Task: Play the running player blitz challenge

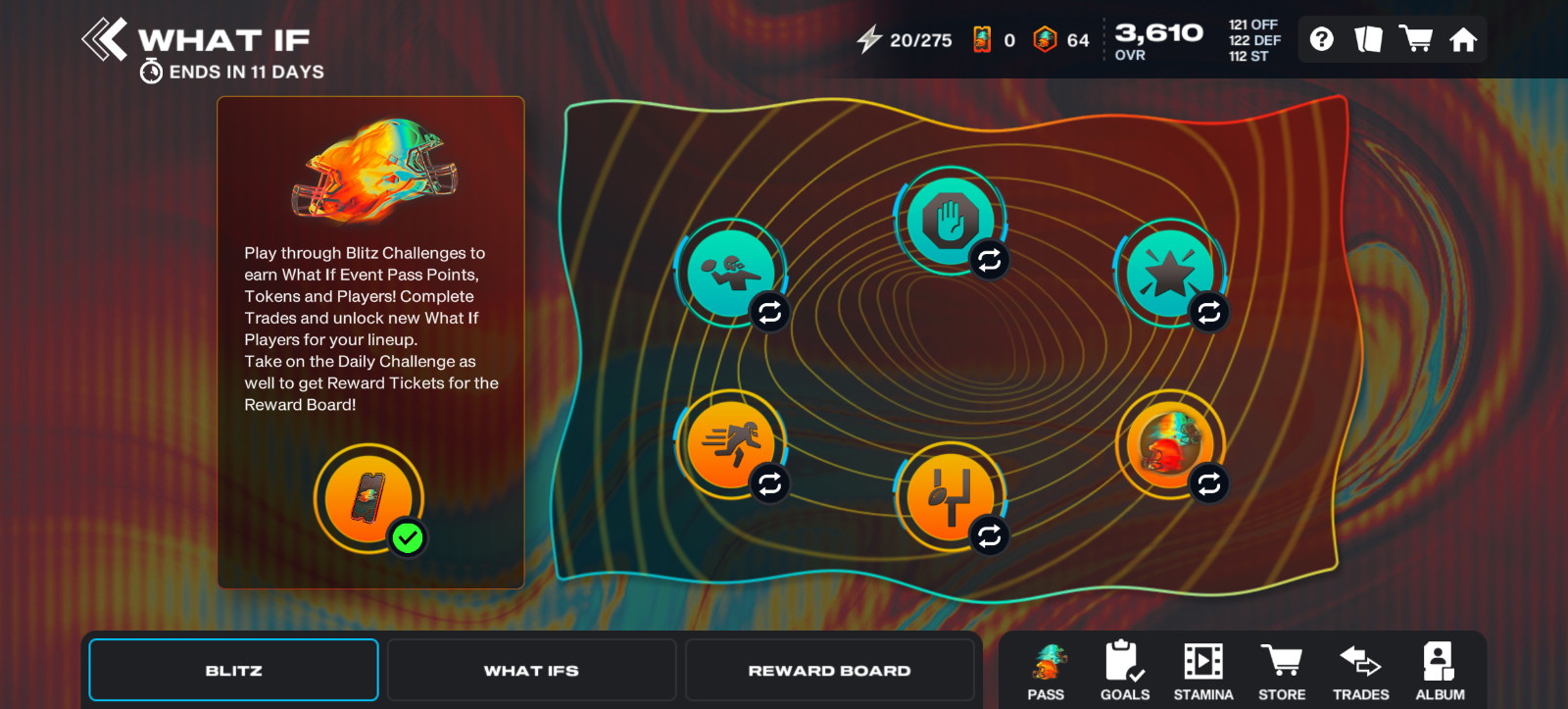Action: pos(730,444)
